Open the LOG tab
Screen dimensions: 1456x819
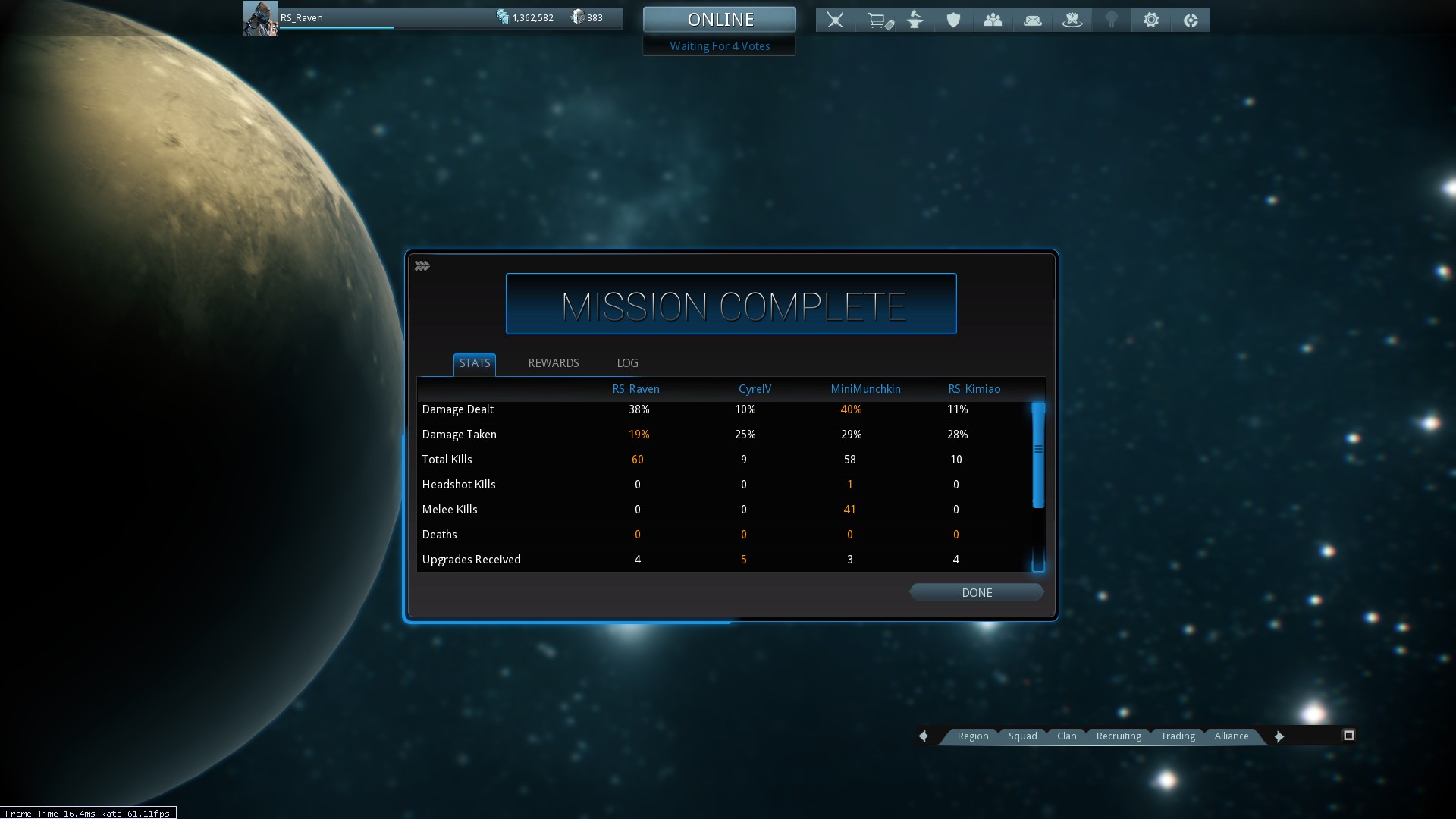coord(627,363)
